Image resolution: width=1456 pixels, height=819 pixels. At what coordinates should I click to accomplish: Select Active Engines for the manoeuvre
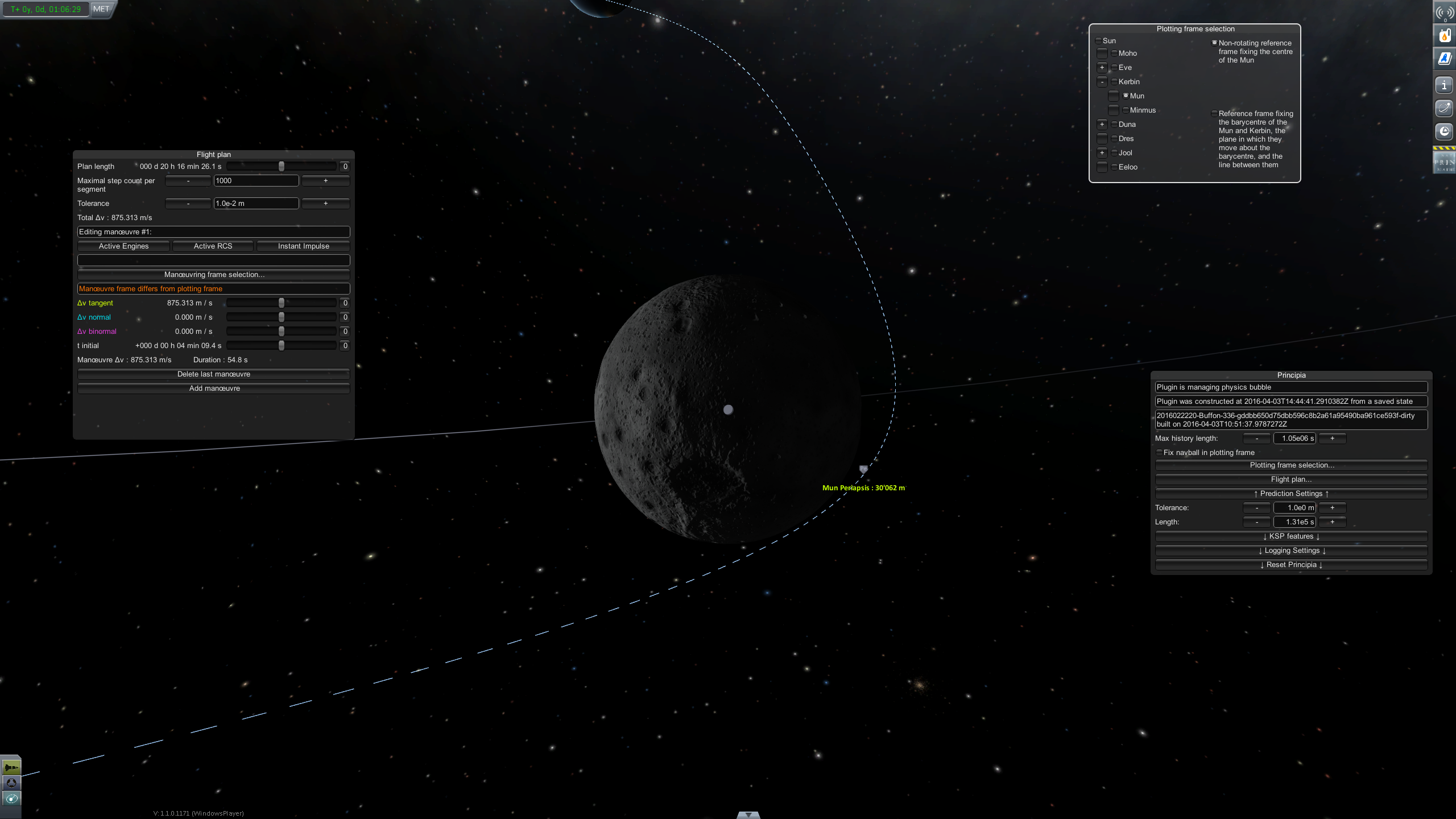pos(123,246)
